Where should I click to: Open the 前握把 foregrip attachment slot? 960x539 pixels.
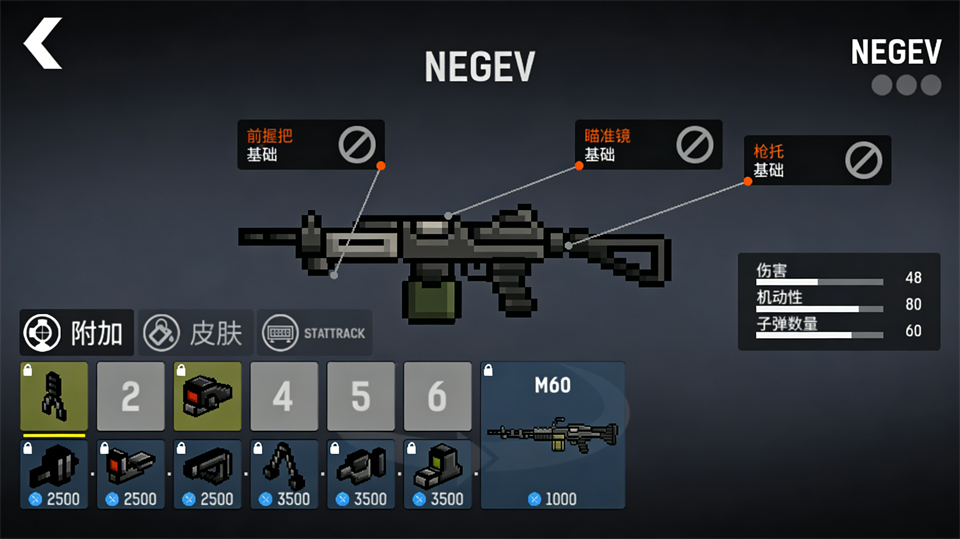(310, 145)
